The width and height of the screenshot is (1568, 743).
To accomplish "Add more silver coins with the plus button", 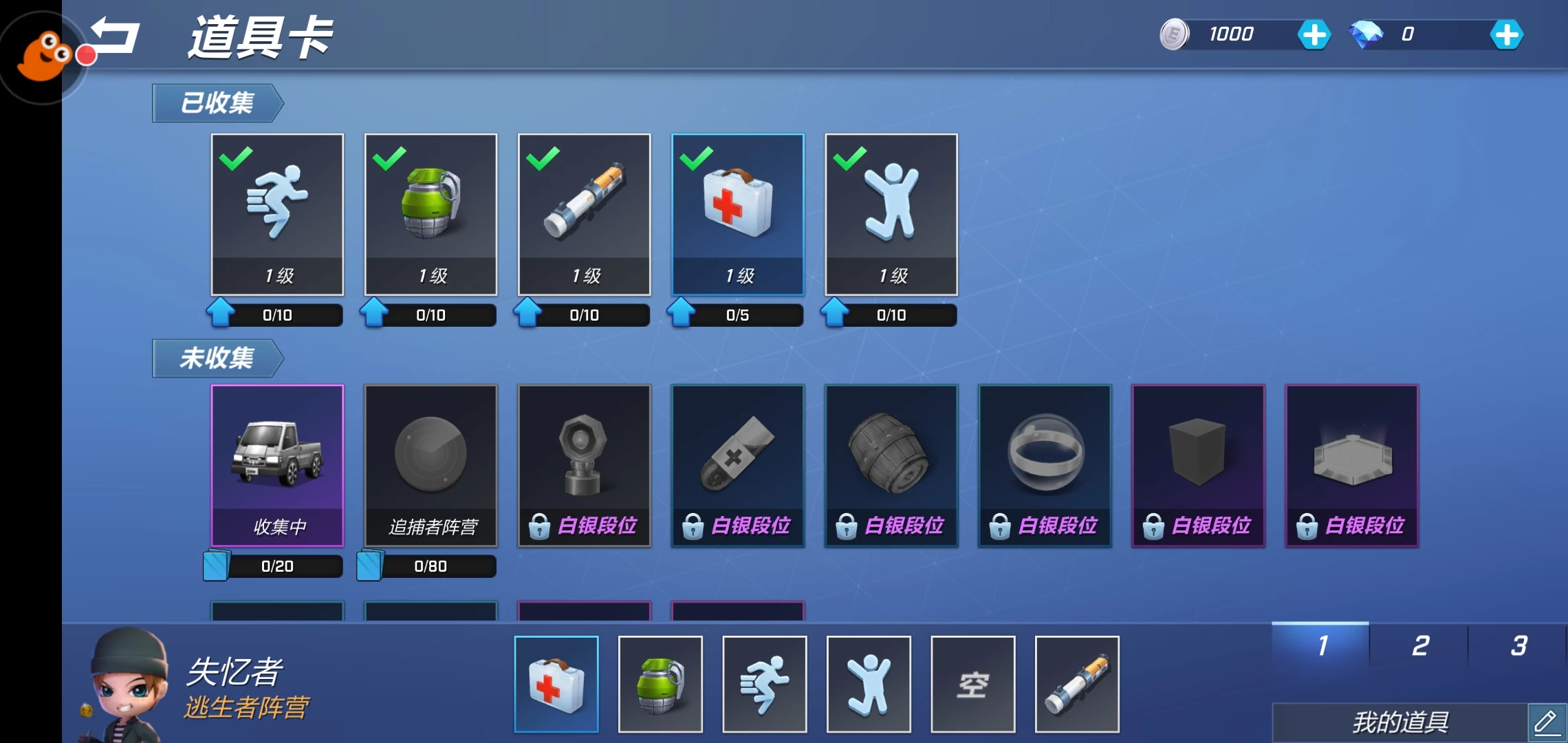I will coord(1314,34).
